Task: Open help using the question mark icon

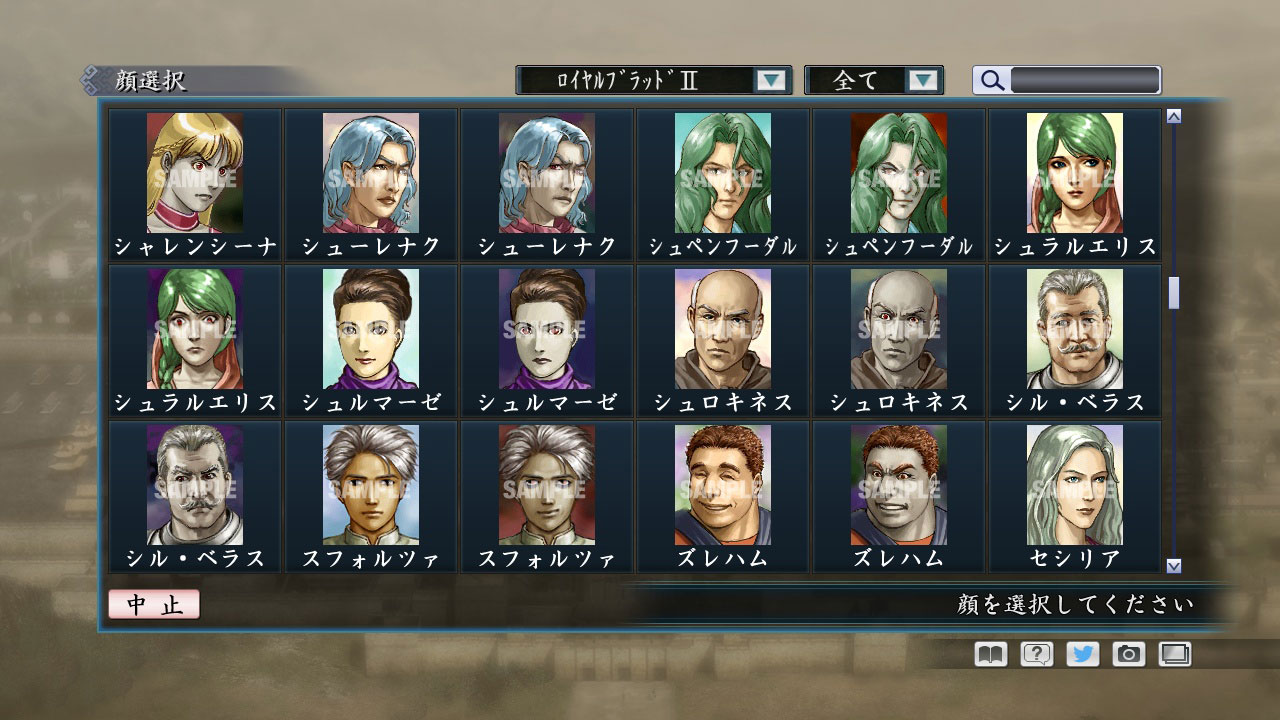Action: [x=1039, y=654]
